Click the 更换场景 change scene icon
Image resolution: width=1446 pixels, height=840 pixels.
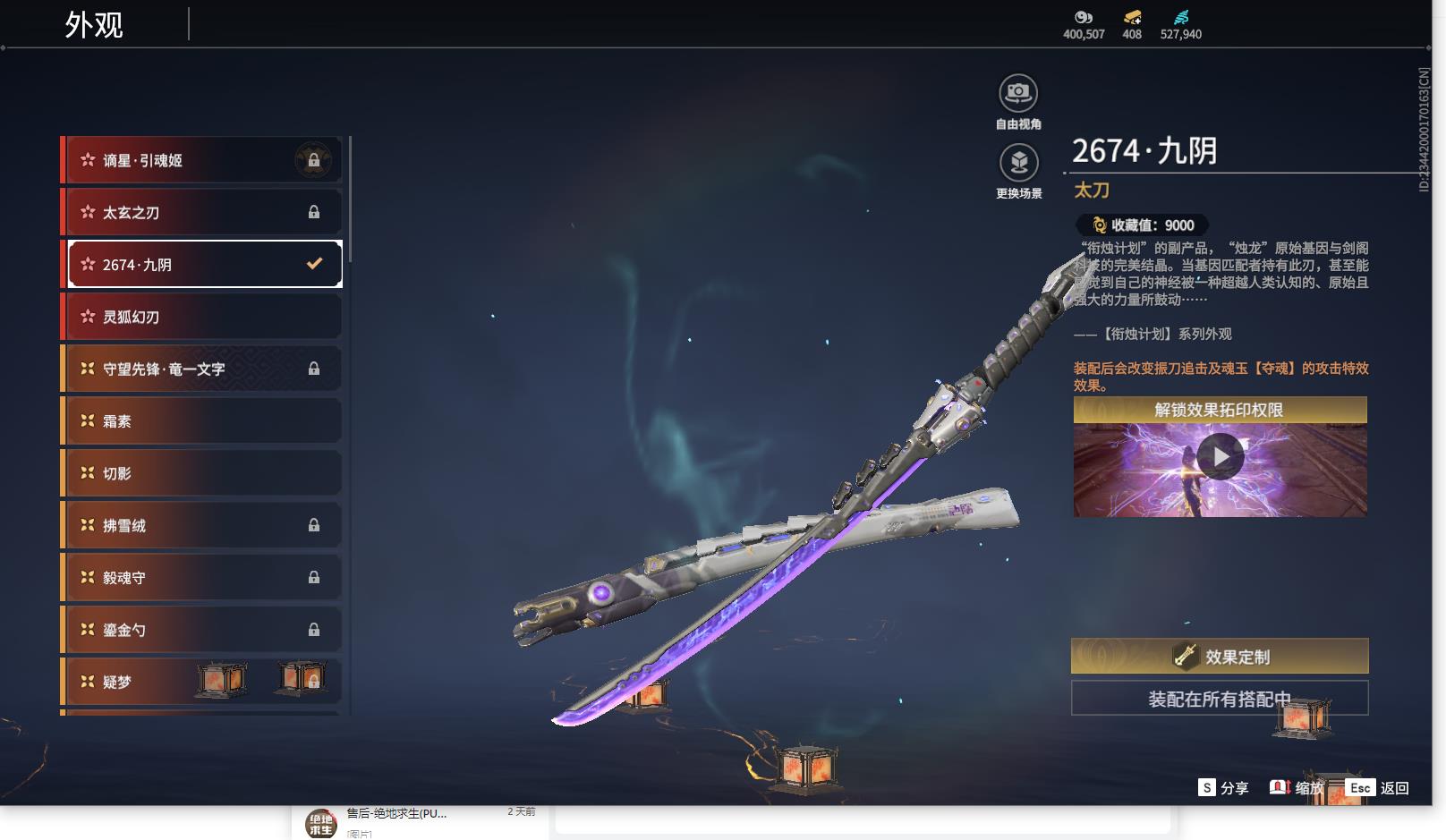(1018, 163)
